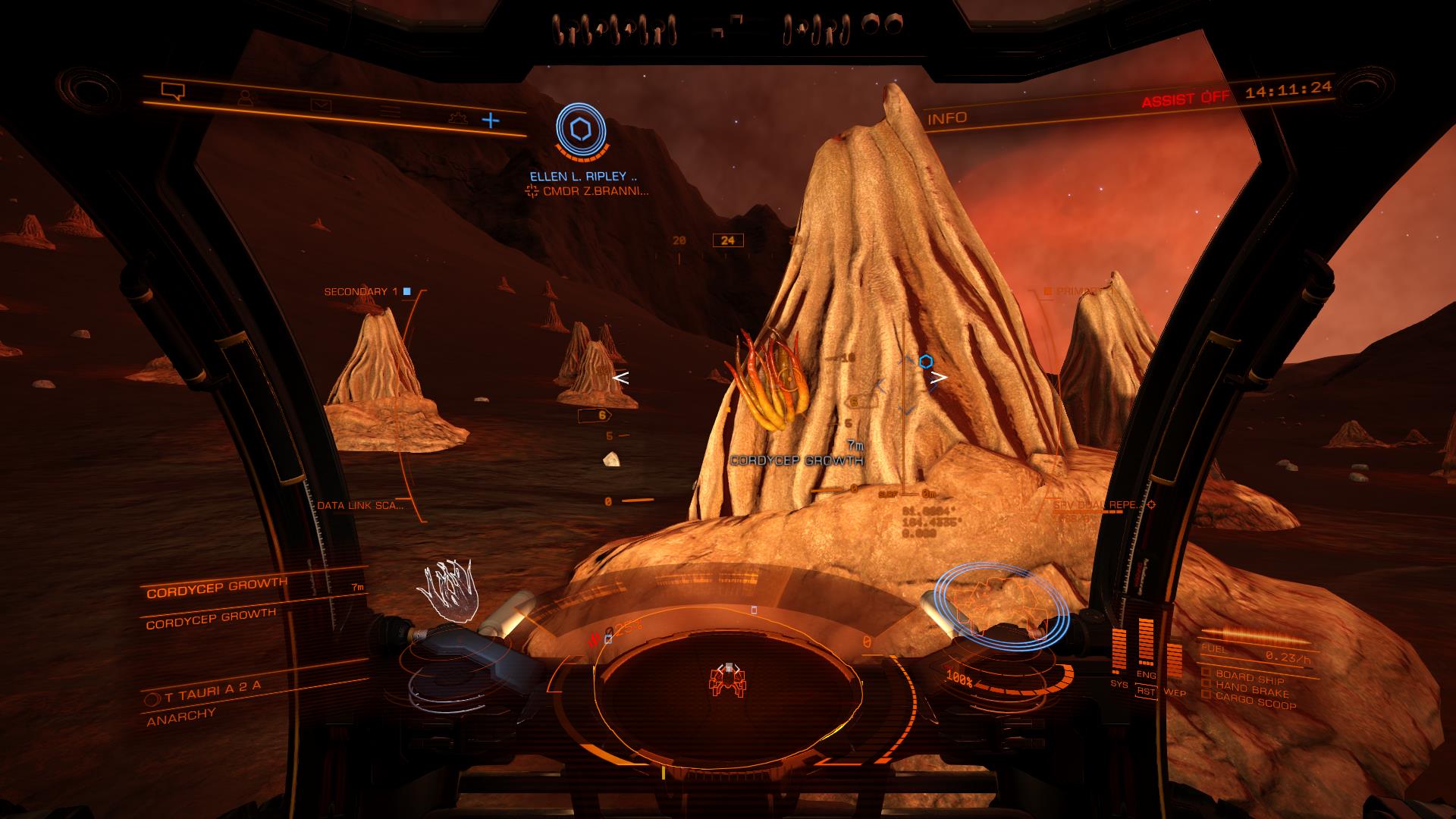Toggle the Hand Brake indicator
The height and width of the screenshot is (819, 1456).
click(x=1250, y=689)
